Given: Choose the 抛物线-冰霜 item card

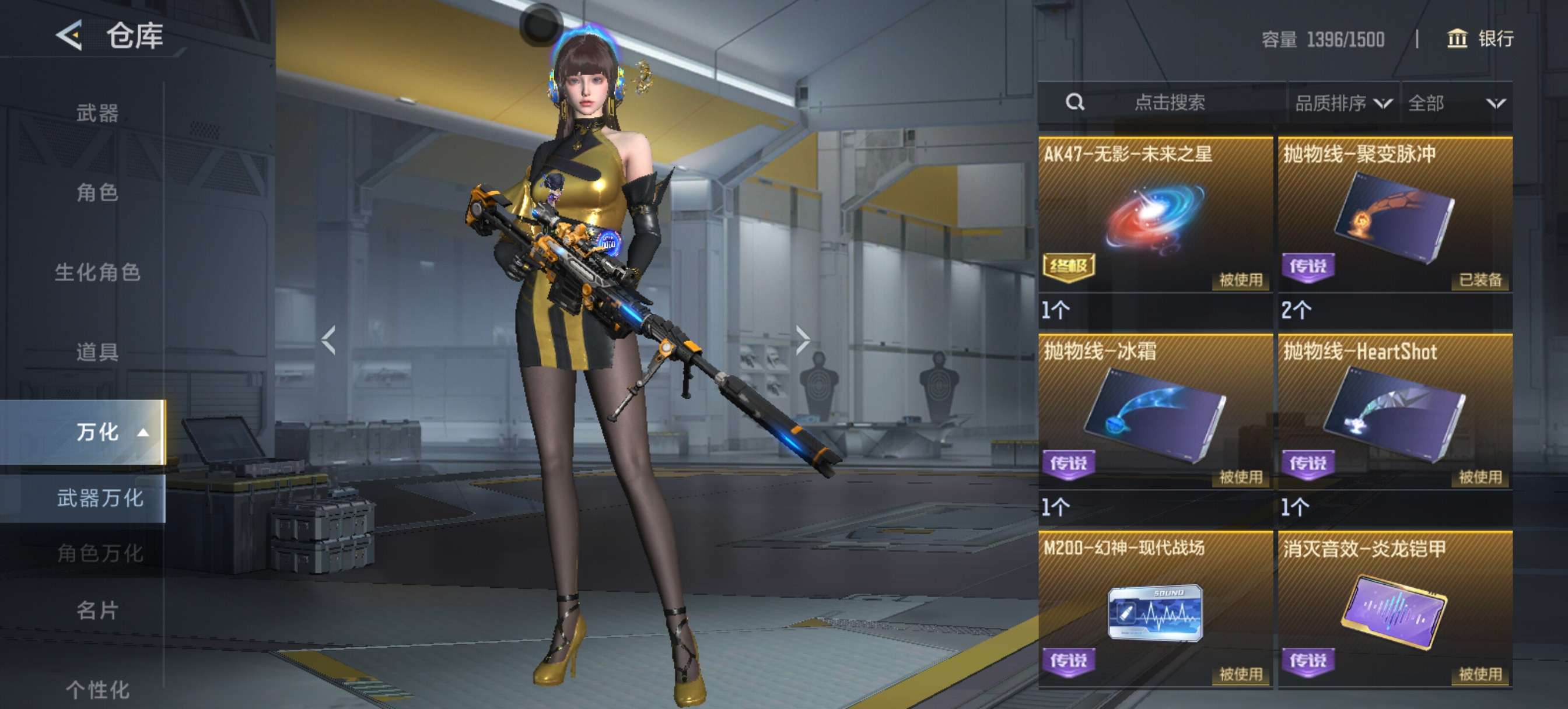Looking at the screenshot, I should pyautogui.click(x=1154, y=413).
